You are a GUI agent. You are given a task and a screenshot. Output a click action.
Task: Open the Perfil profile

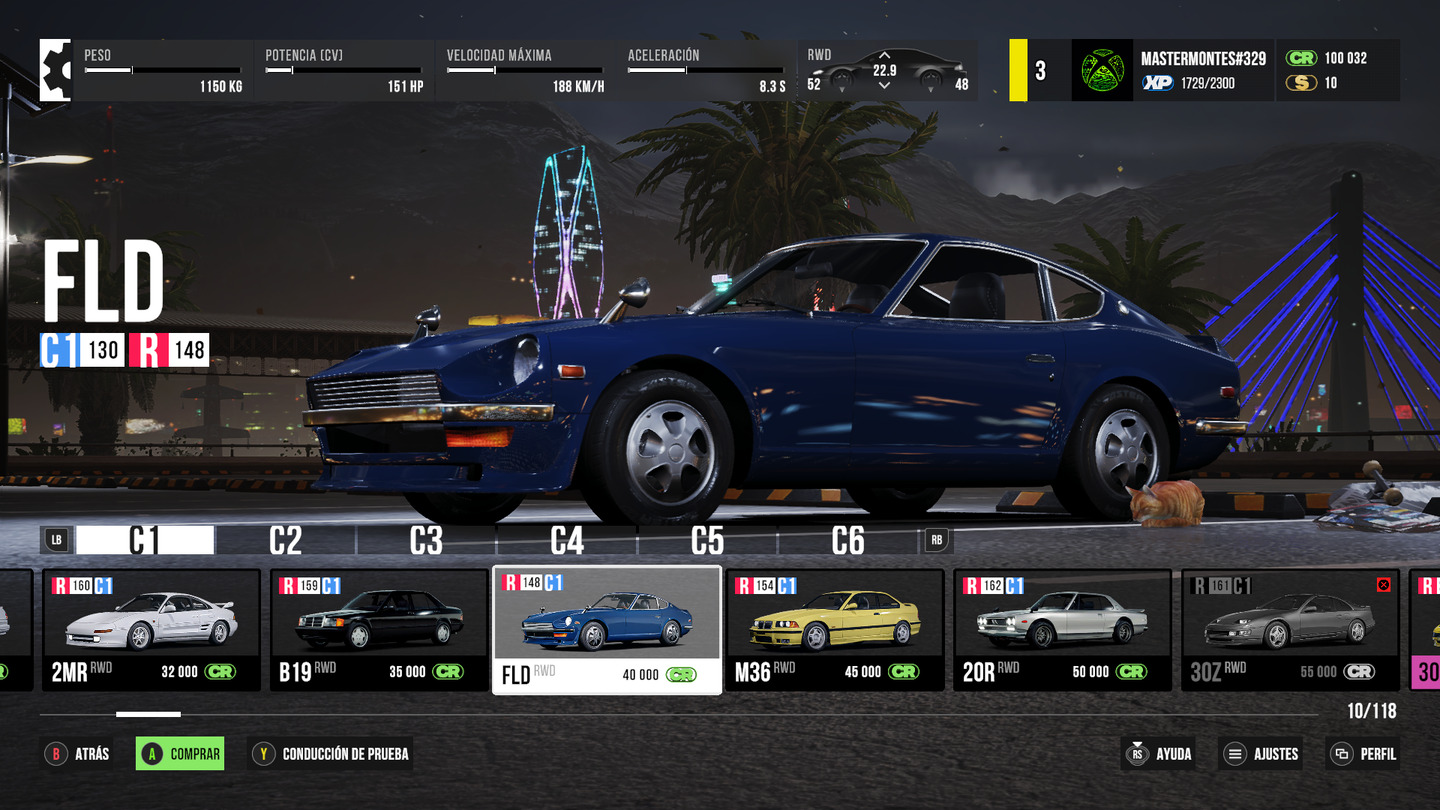(x=1362, y=754)
